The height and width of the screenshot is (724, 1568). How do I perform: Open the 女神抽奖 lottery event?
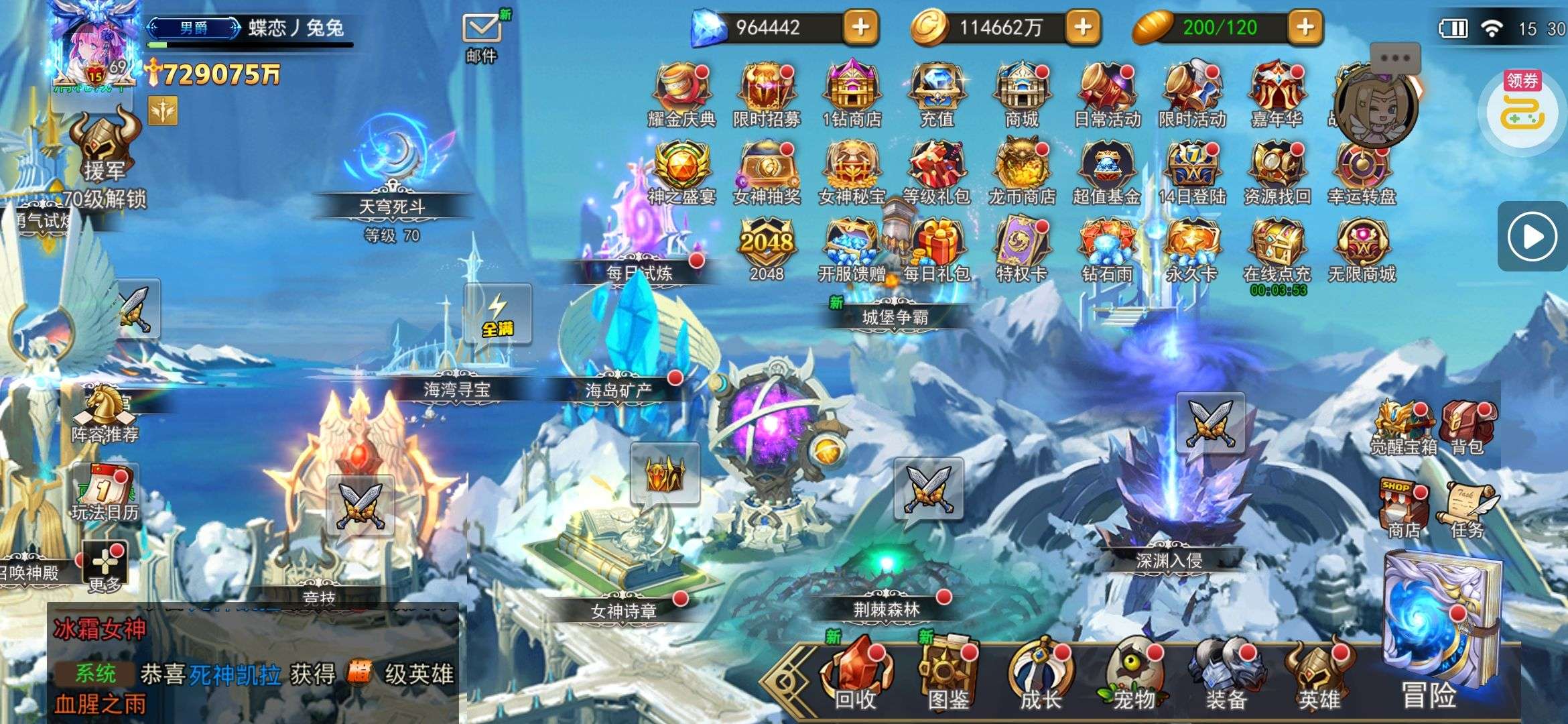click(x=767, y=171)
